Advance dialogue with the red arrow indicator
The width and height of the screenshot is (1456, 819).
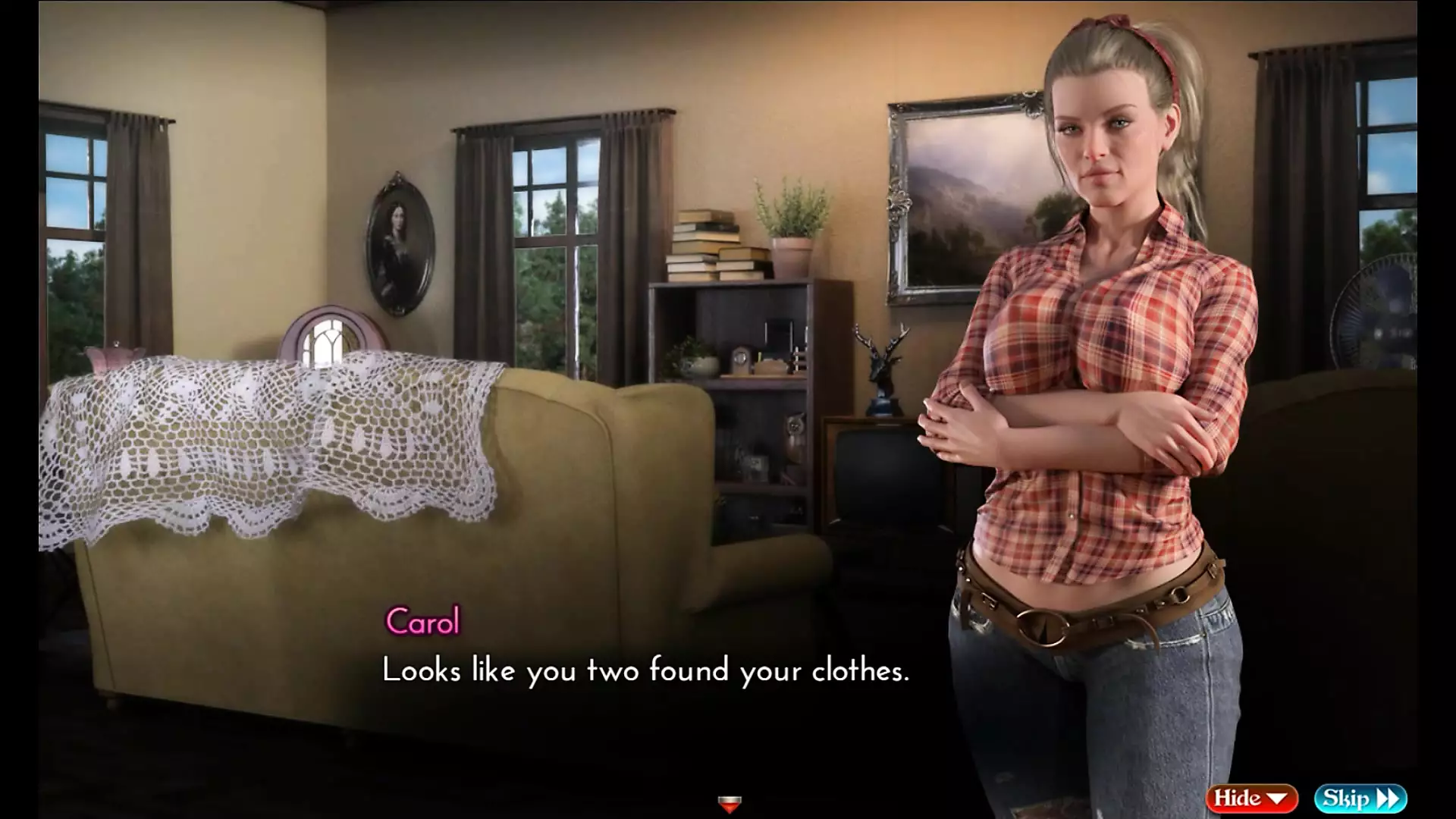click(729, 803)
